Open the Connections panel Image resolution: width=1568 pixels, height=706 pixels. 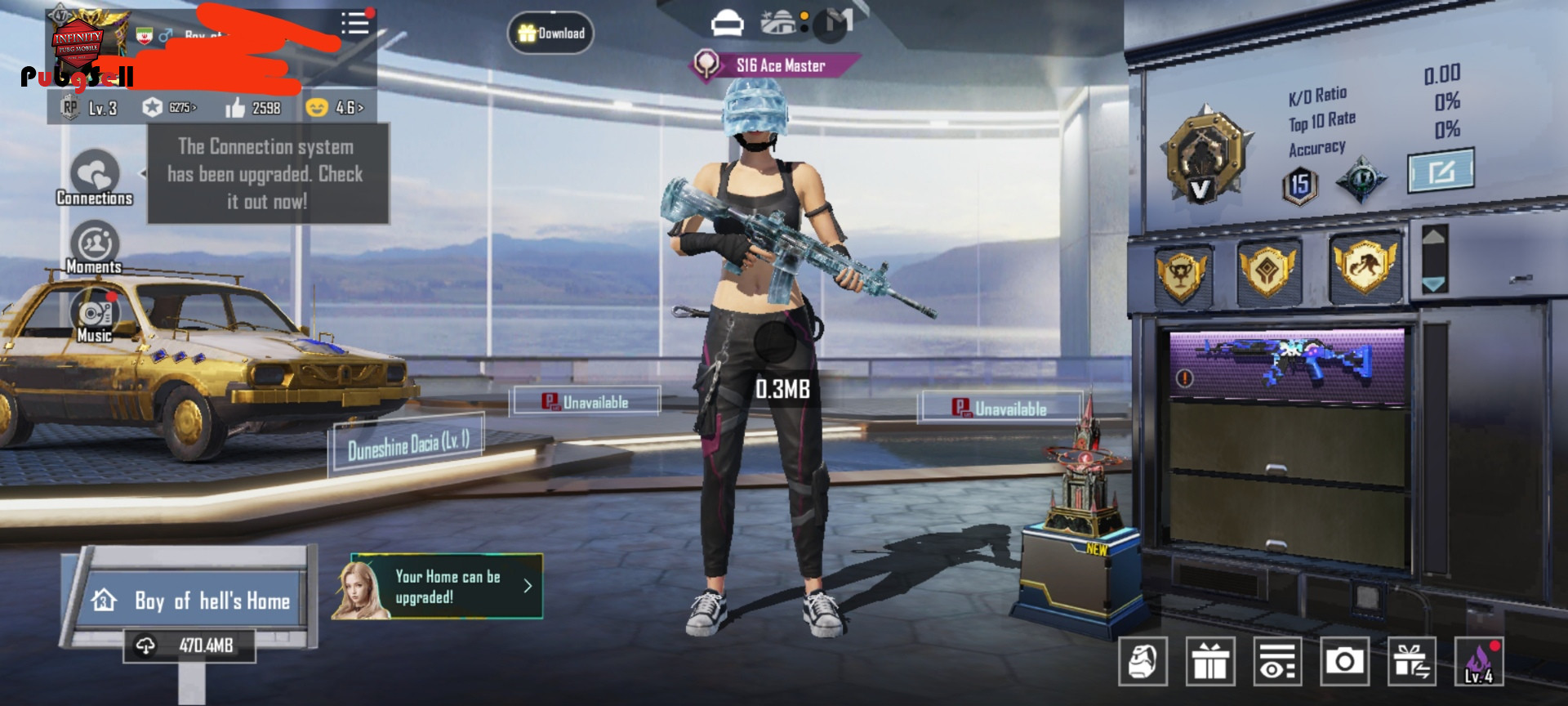pos(95,176)
